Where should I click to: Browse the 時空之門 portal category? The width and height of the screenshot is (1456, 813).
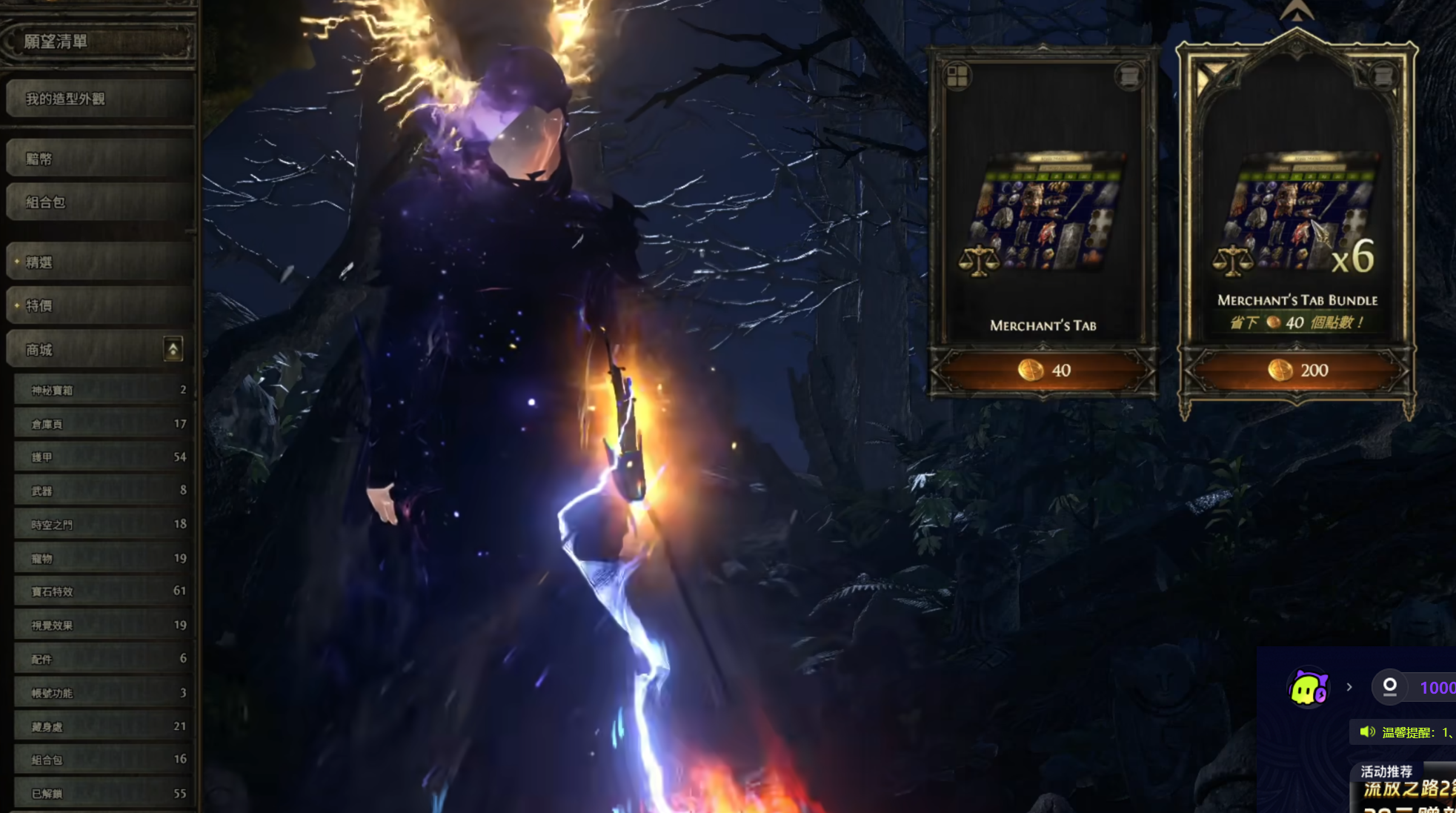pos(102,525)
